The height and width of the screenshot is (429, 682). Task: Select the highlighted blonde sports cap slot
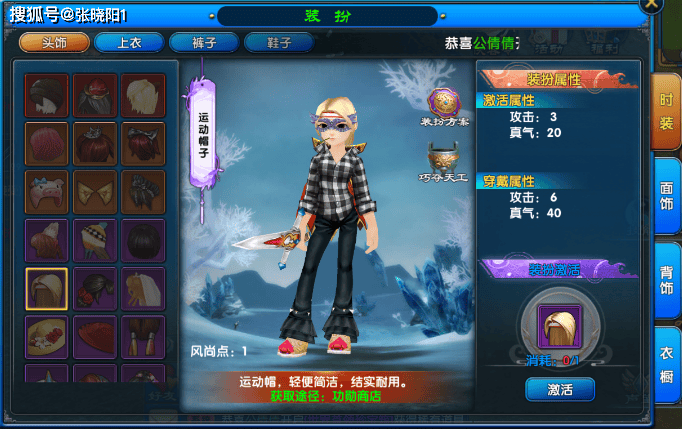pyautogui.click(x=46, y=288)
